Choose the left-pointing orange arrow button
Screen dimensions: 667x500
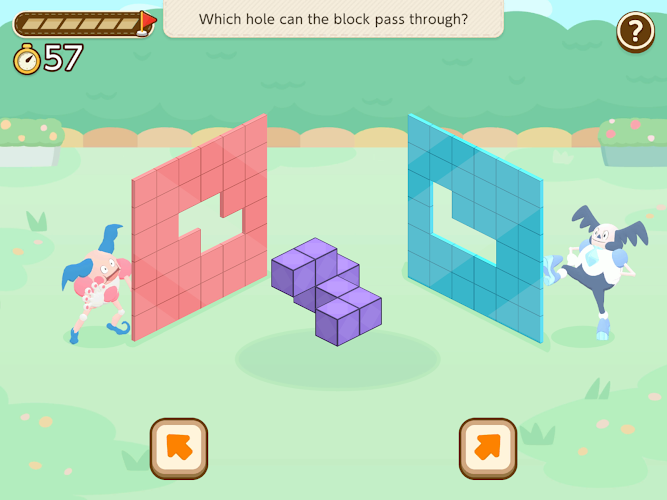[179, 448]
